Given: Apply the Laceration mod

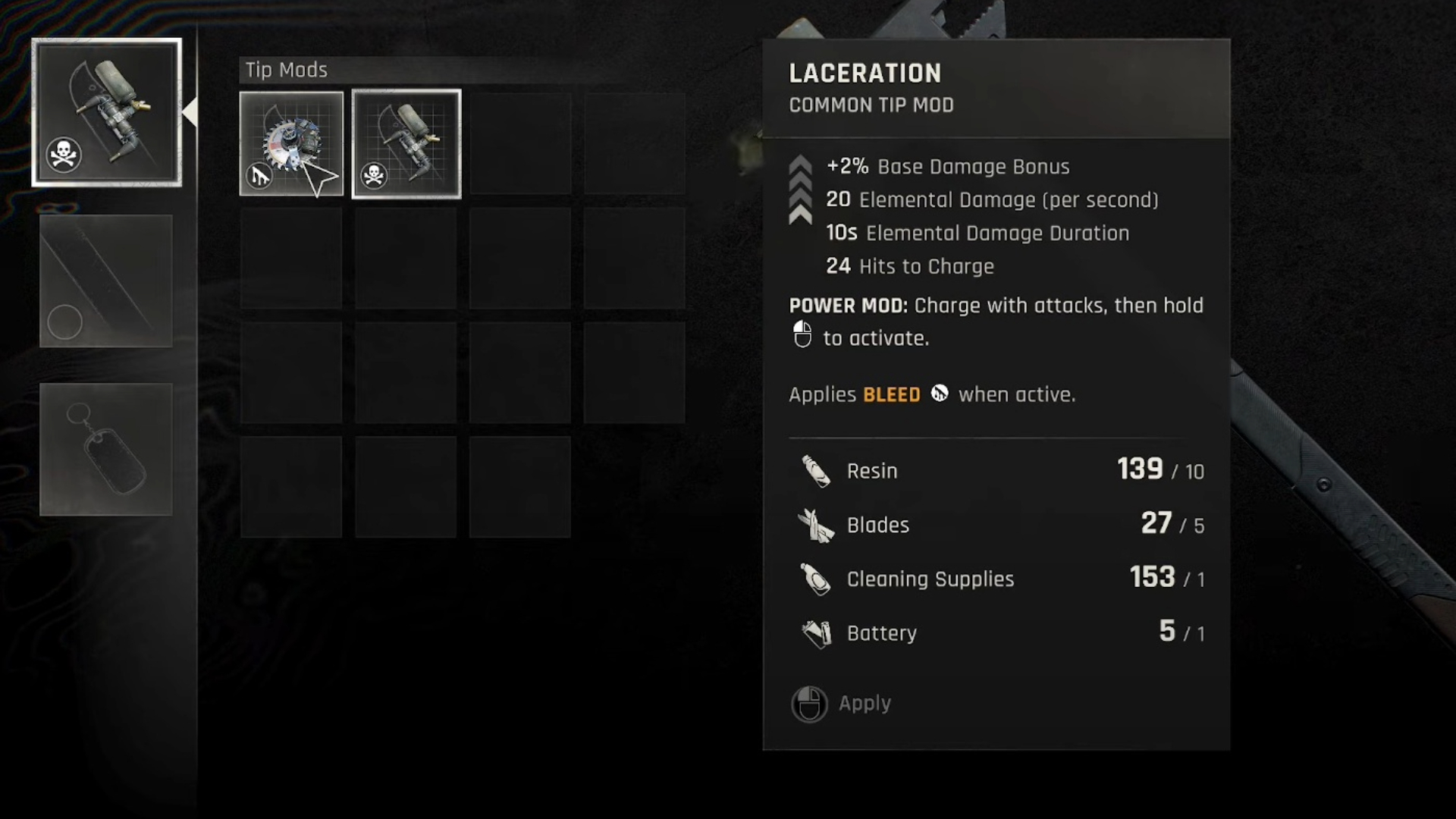Looking at the screenshot, I should 842,704.
